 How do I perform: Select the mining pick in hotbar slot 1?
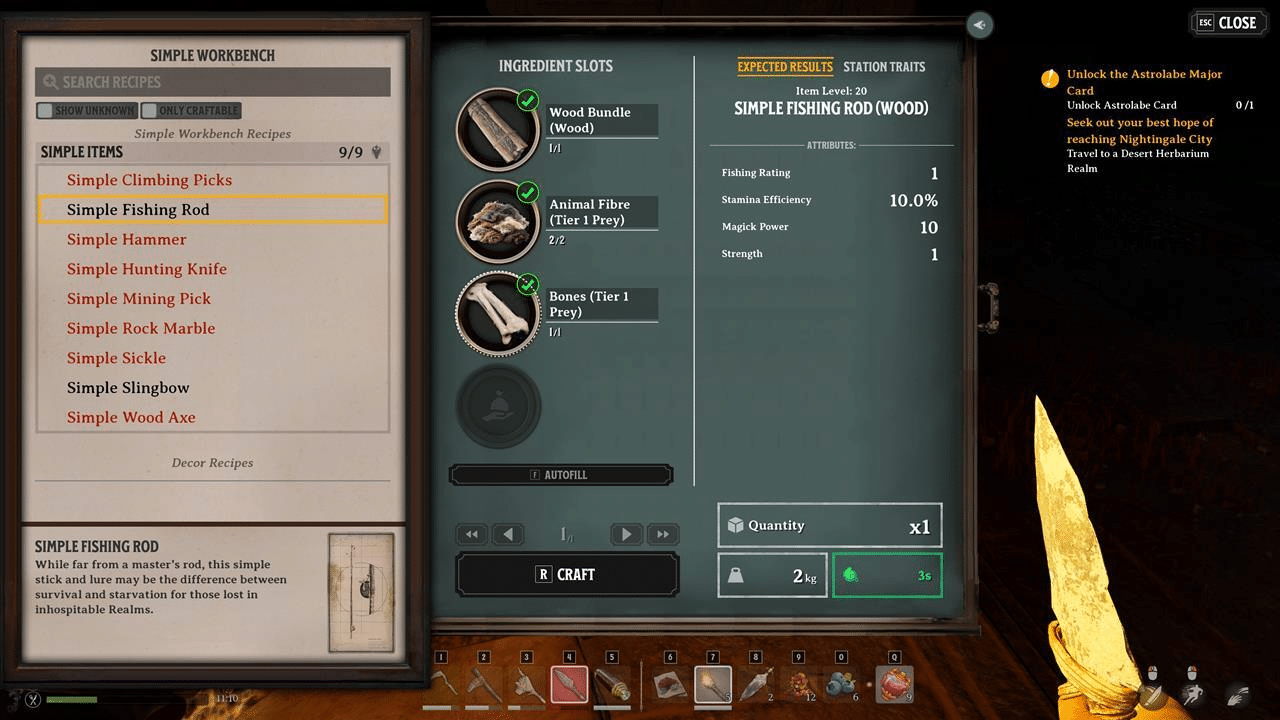click(x=443, y=685)
